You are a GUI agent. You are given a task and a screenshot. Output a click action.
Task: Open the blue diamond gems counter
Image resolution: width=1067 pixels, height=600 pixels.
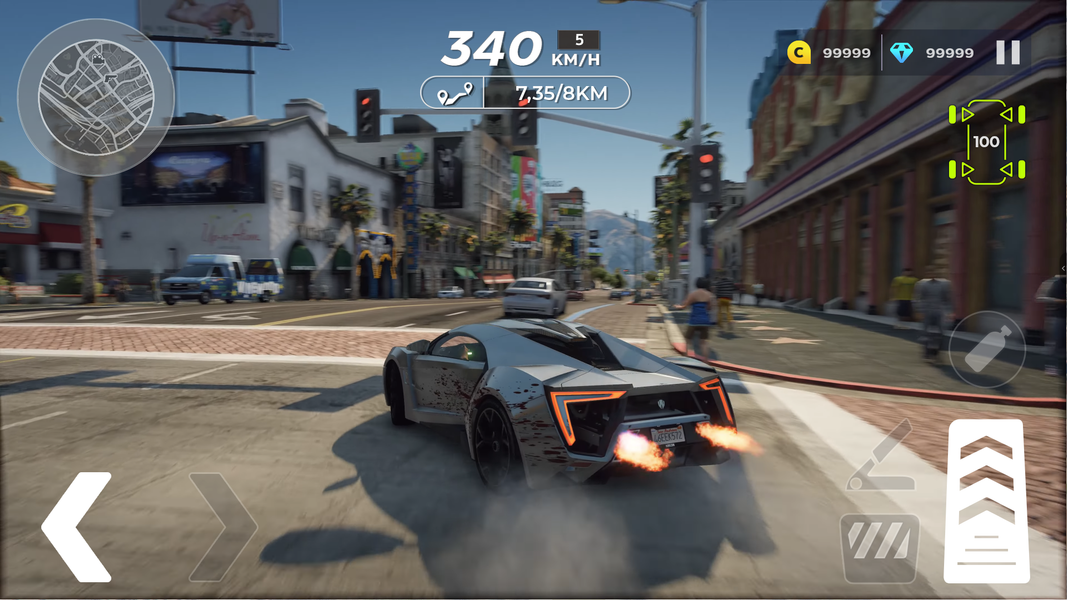click(932, 53)
